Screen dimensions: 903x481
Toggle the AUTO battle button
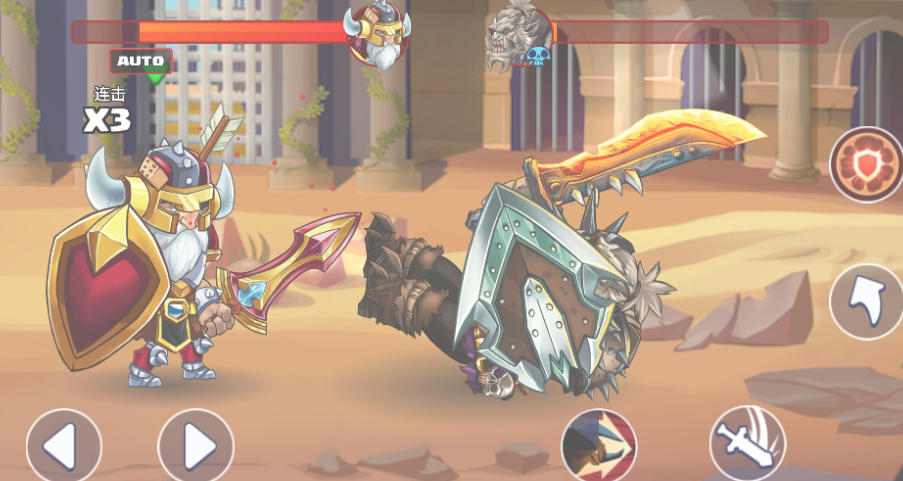coord(141,62)
